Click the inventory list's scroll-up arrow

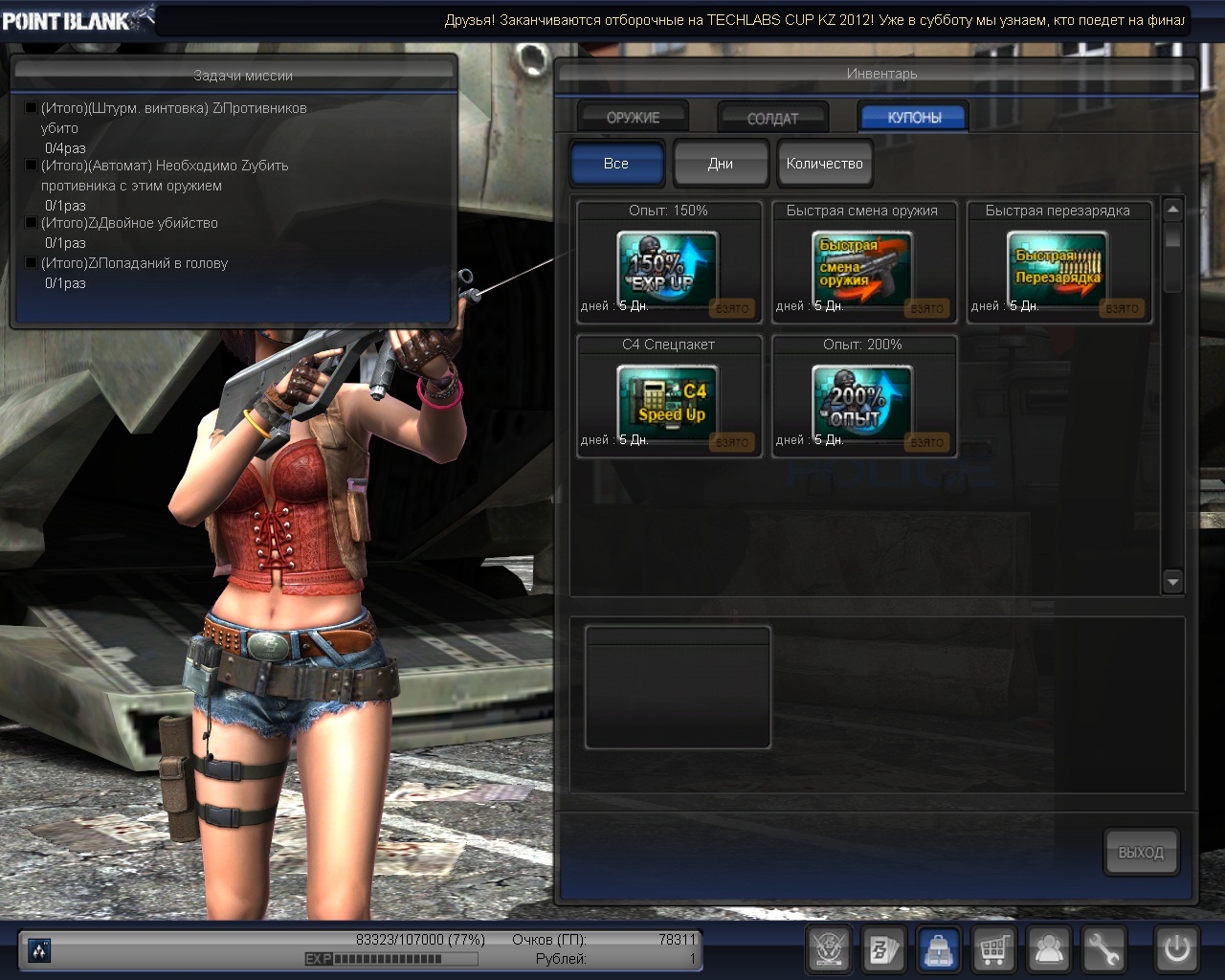(x=1172, y=210)
